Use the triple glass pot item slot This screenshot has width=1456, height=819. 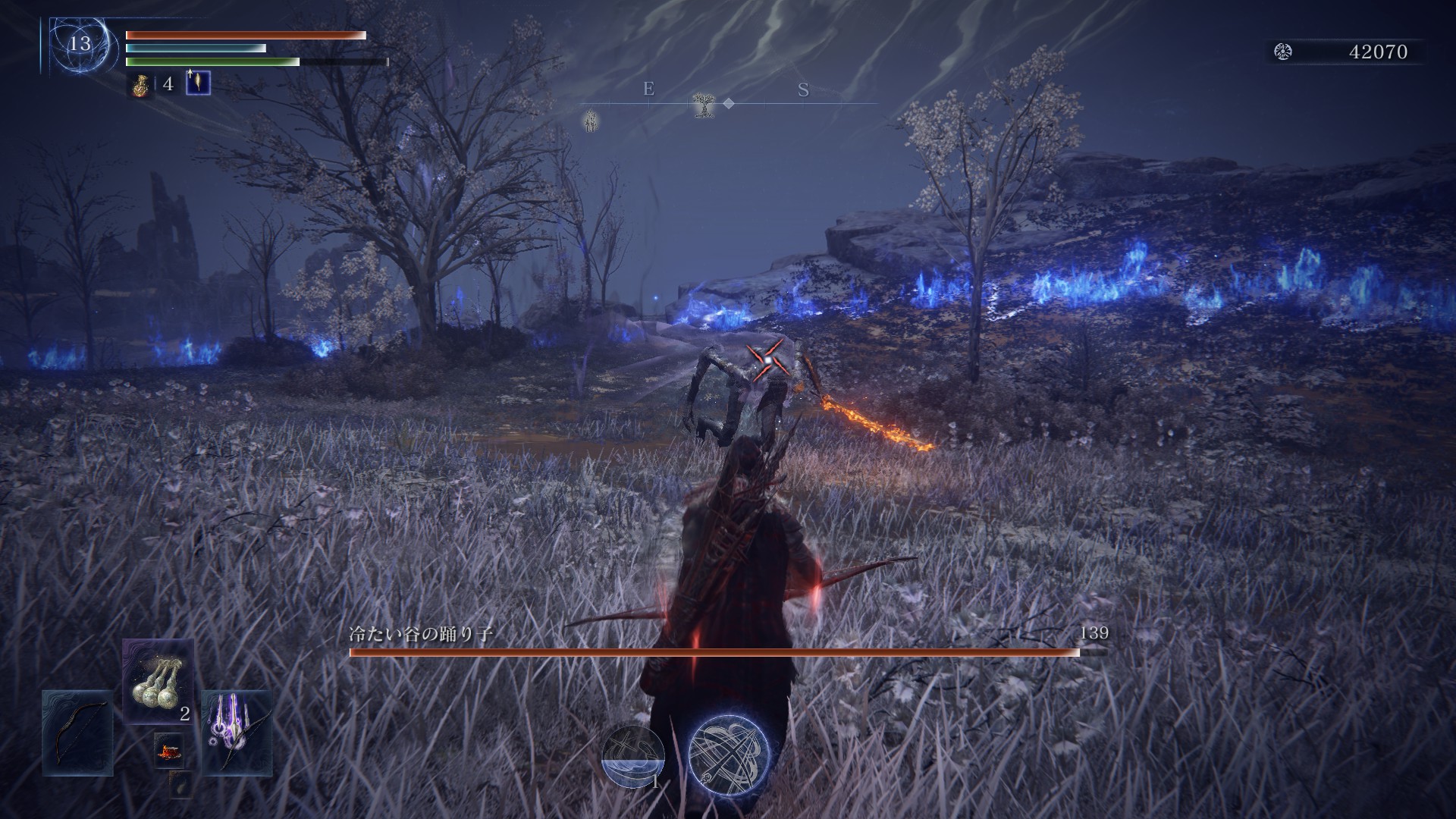click(158, 681)
